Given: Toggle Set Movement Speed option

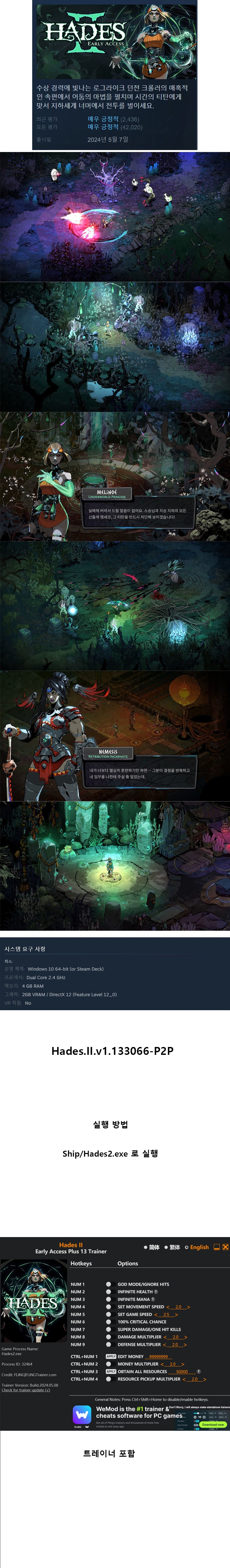Looking at the screenshot, I should [108, 1307].
